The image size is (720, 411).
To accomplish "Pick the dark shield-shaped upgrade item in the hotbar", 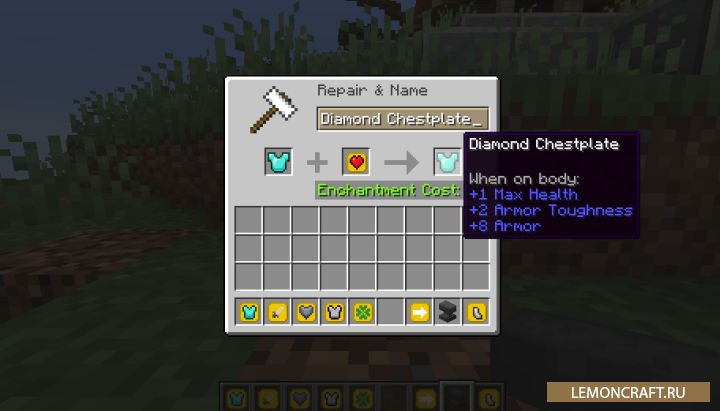I will pos(306,312).
